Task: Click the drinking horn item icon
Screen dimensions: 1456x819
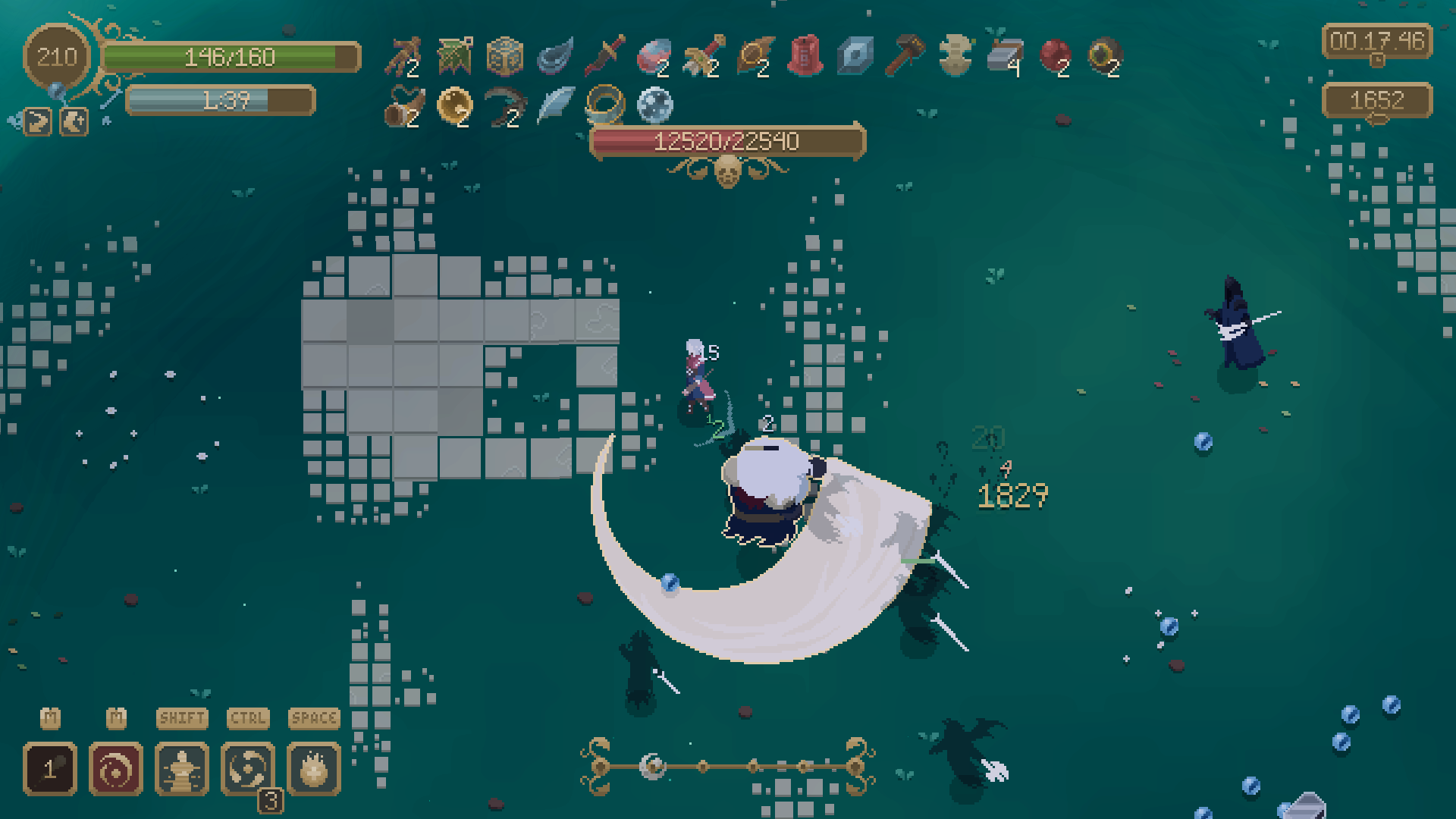Action: (405, 106)
